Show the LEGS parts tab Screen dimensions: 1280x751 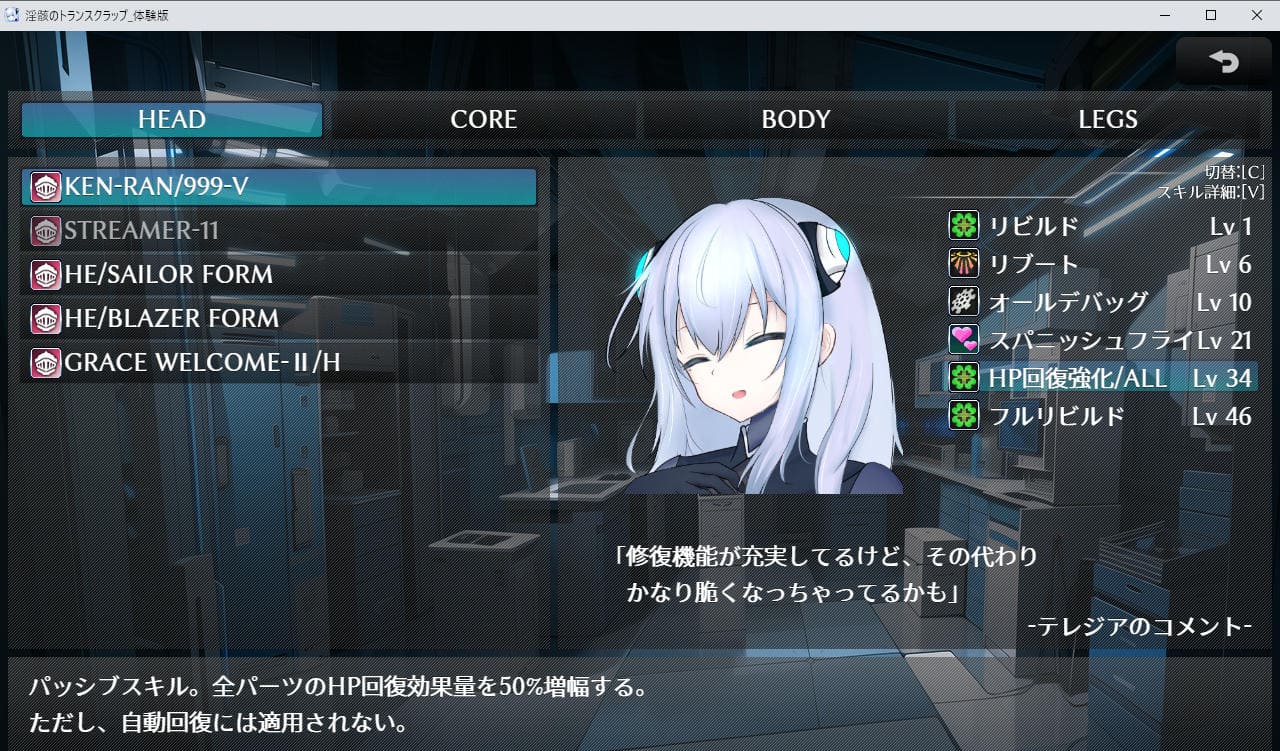pyautogui.click(x=1108, y=120)
